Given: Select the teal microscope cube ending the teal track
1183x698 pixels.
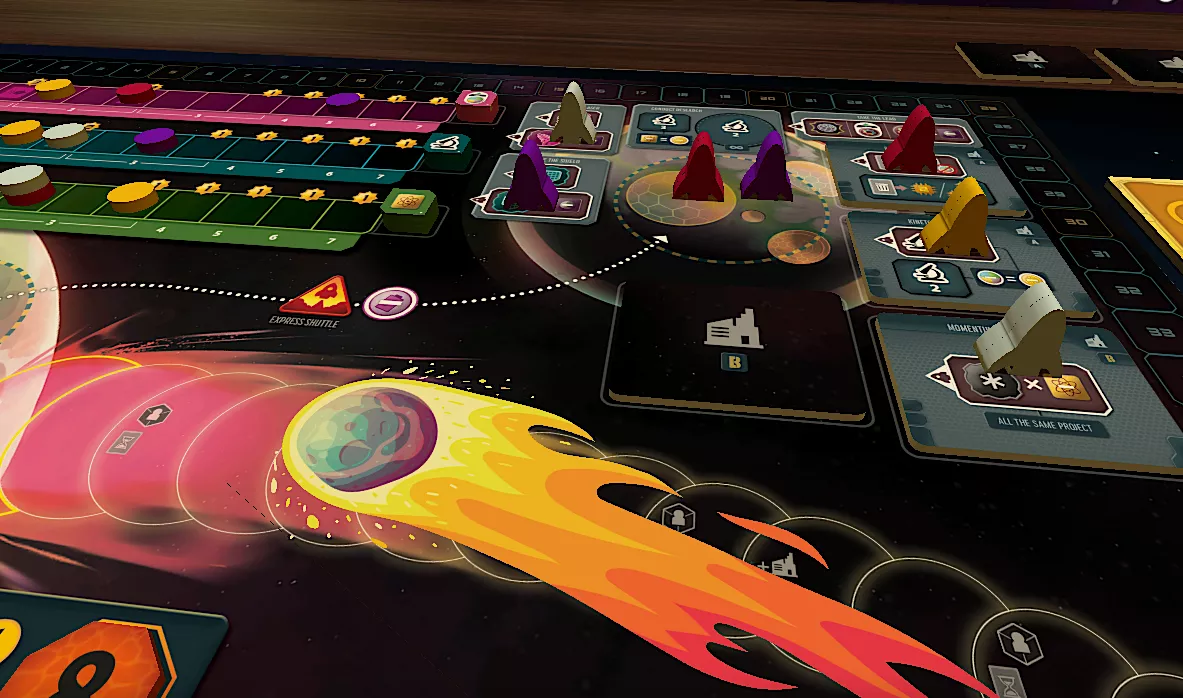Looking at the screenshot, I should tap(443, 143).
